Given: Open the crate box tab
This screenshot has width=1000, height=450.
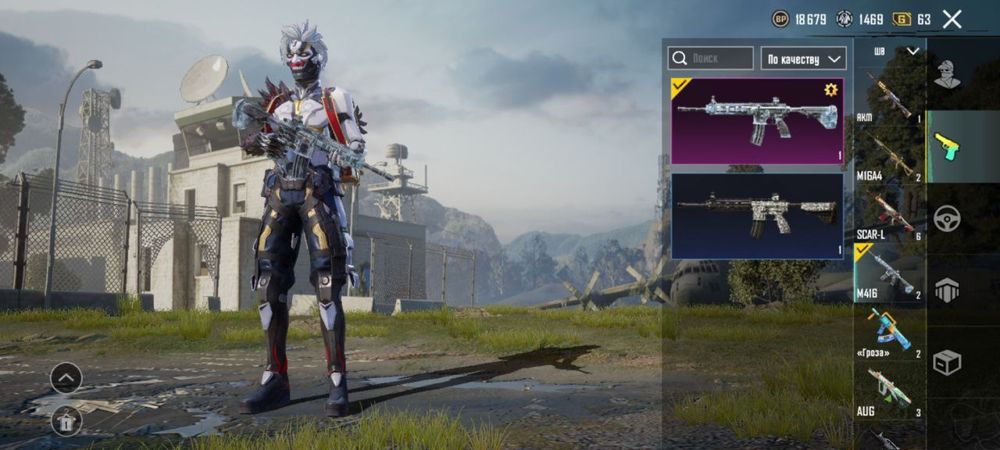Looking at the screenshot, I should tap(946, 362).
